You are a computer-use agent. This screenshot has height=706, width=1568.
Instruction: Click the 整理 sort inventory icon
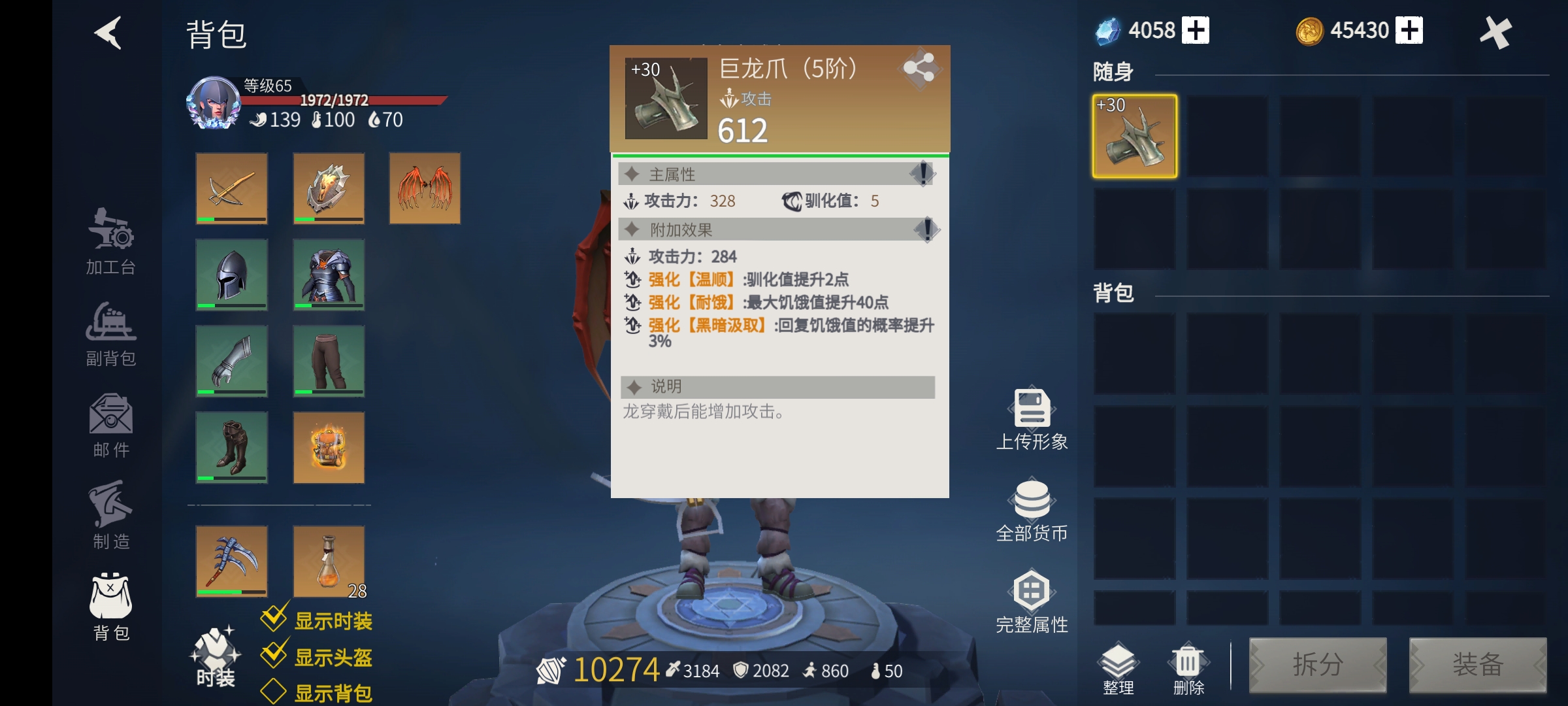coord(1119,664)
